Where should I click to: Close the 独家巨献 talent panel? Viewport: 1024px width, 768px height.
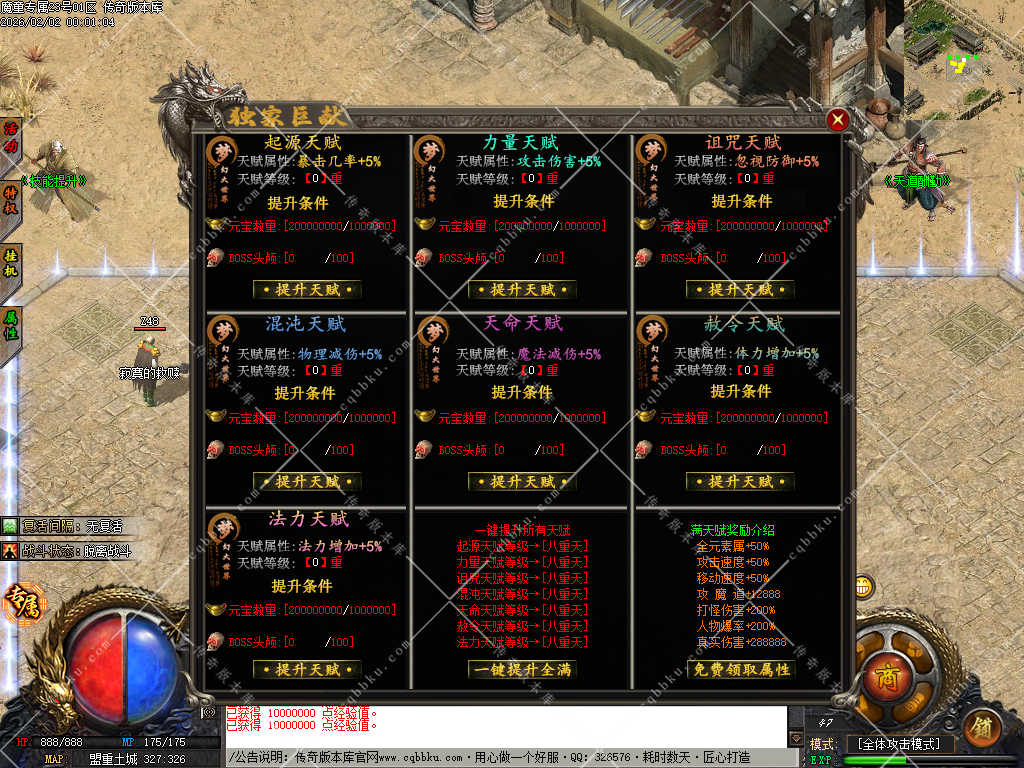(838, 120)
